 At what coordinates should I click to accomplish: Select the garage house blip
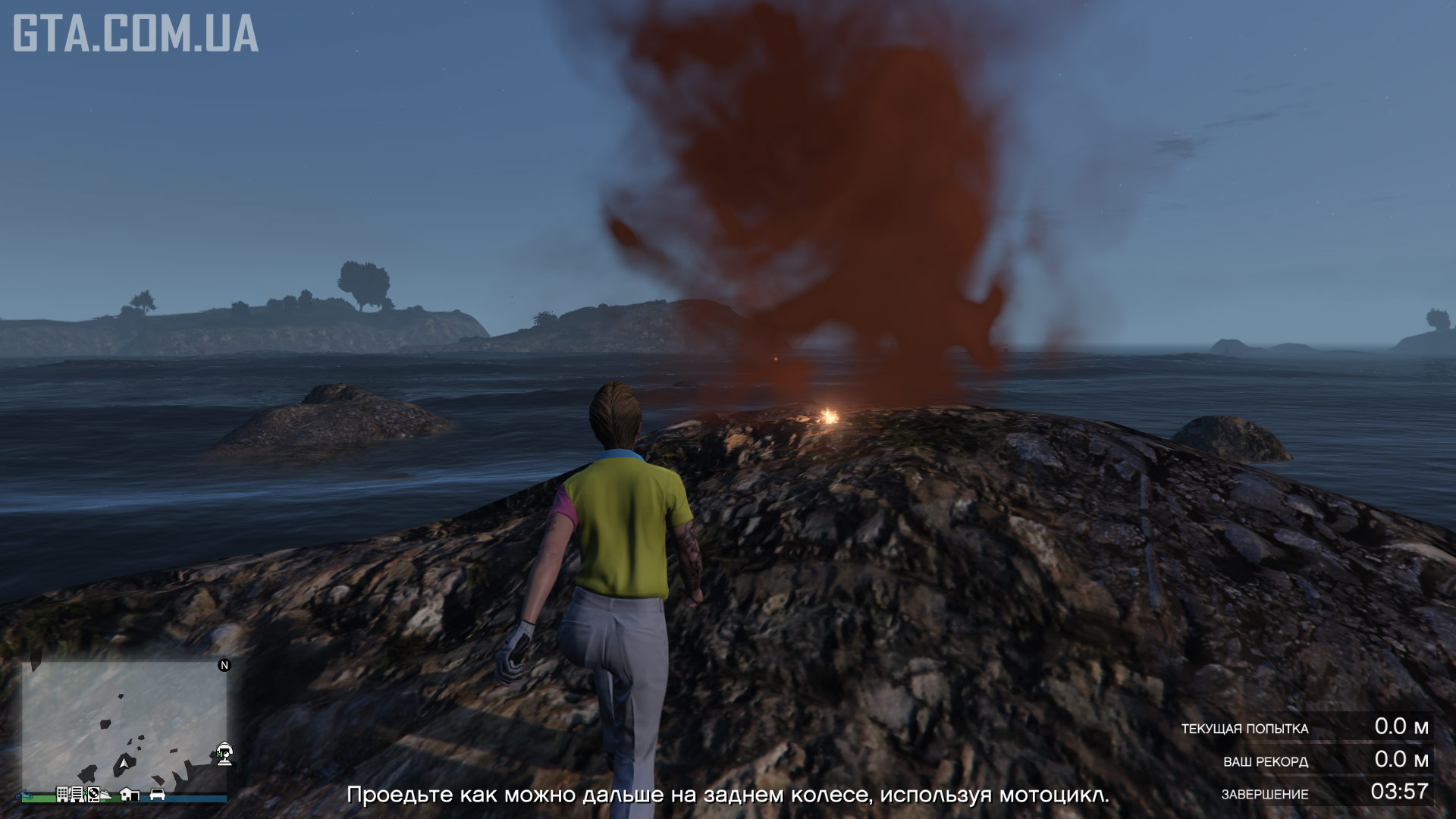click(130, 794)
